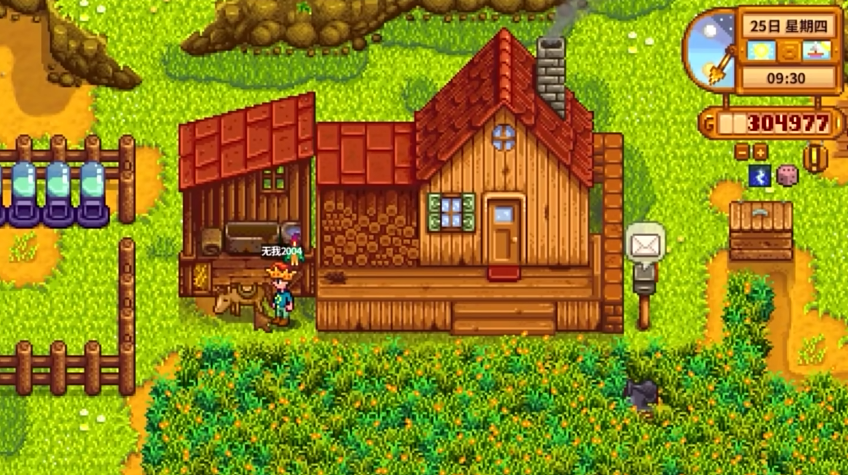Select the blue speed buff icon
Viewport: 848px width, 475px height.
pos(759,176)
